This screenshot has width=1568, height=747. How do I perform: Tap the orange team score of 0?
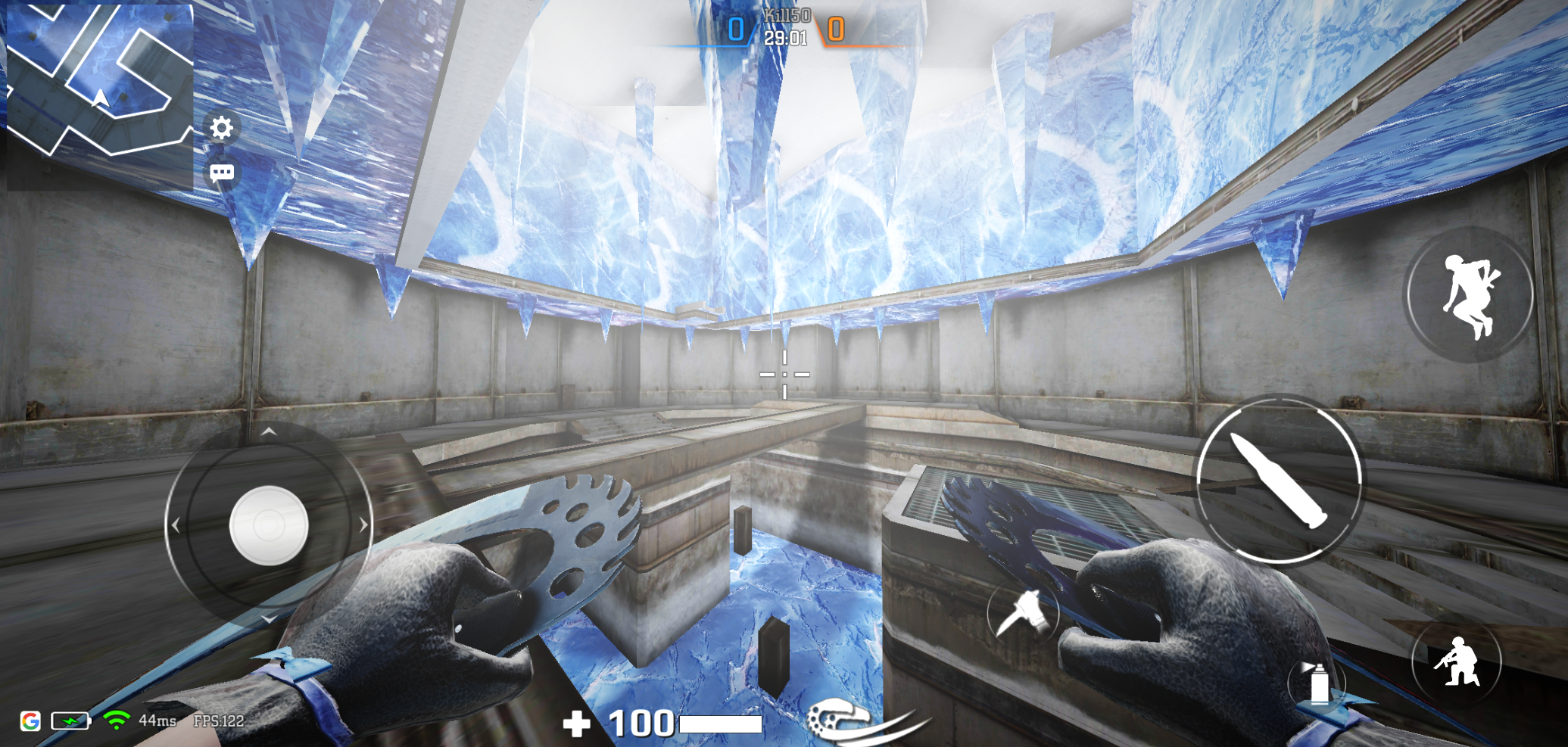coord(836,29)
